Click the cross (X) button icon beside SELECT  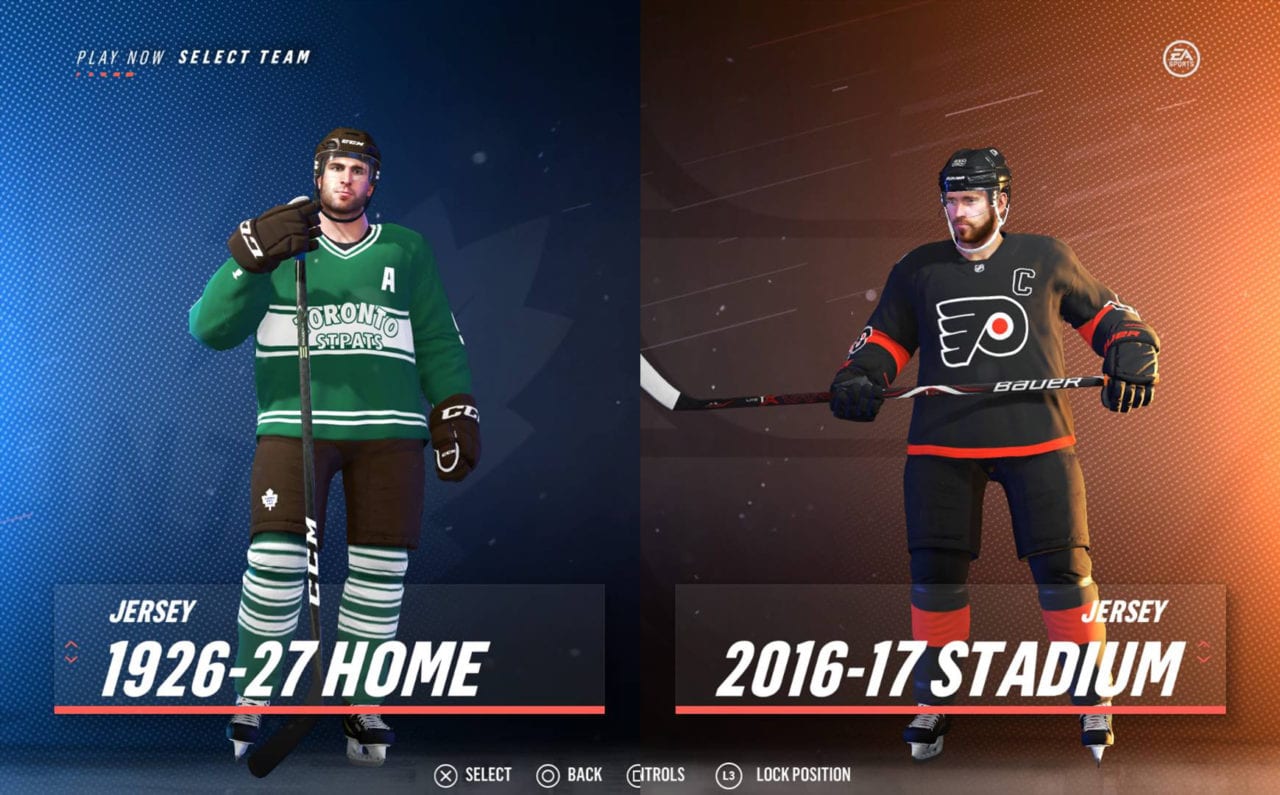tap(445, 774)
